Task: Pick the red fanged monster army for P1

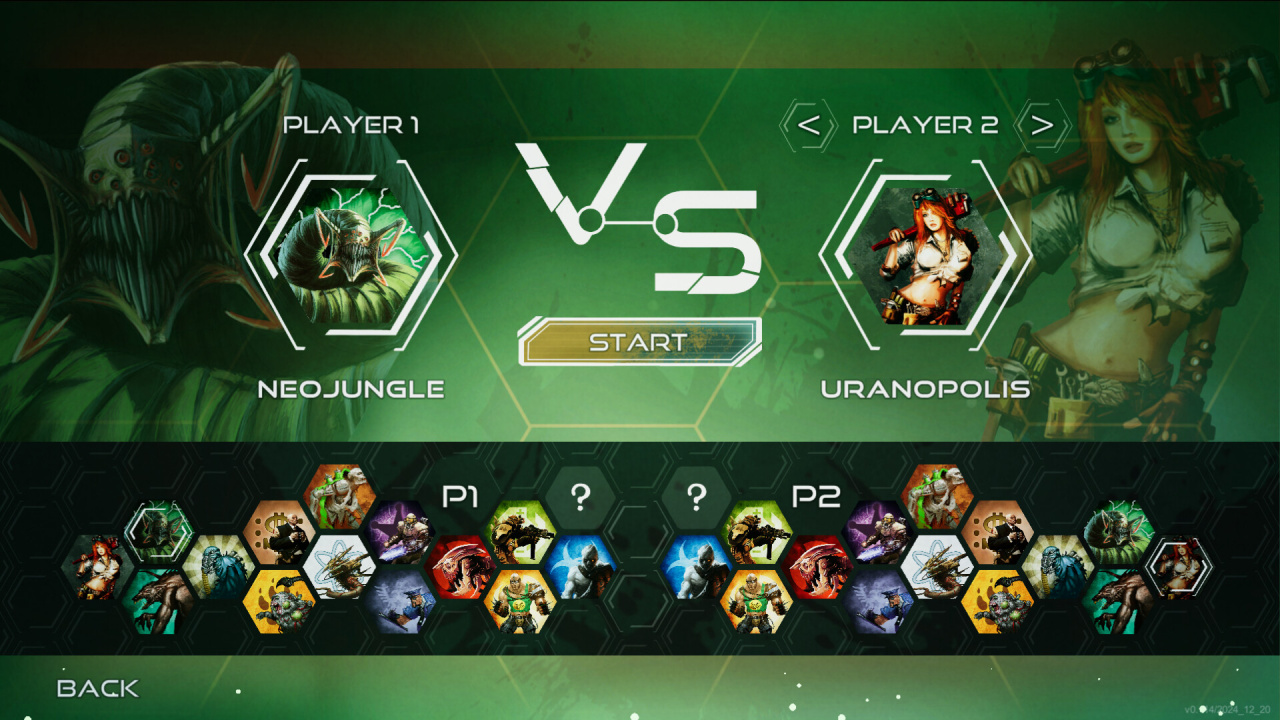Action: coord(460,566)
